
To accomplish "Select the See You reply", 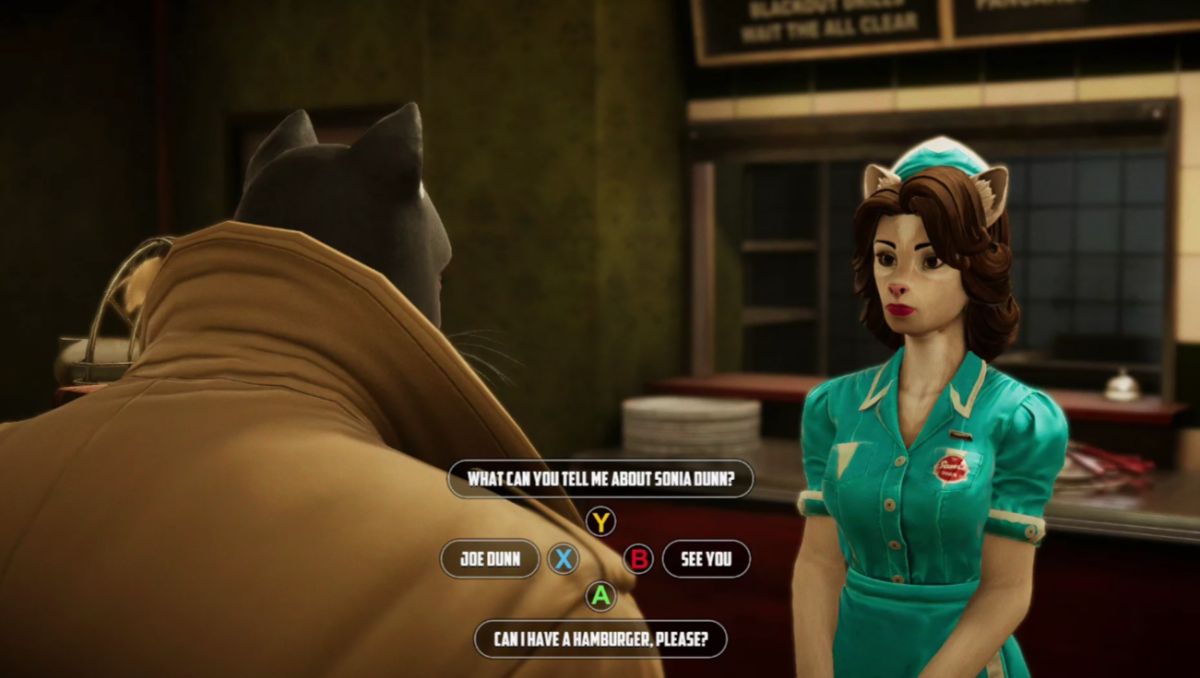I will tap(706, 559).
